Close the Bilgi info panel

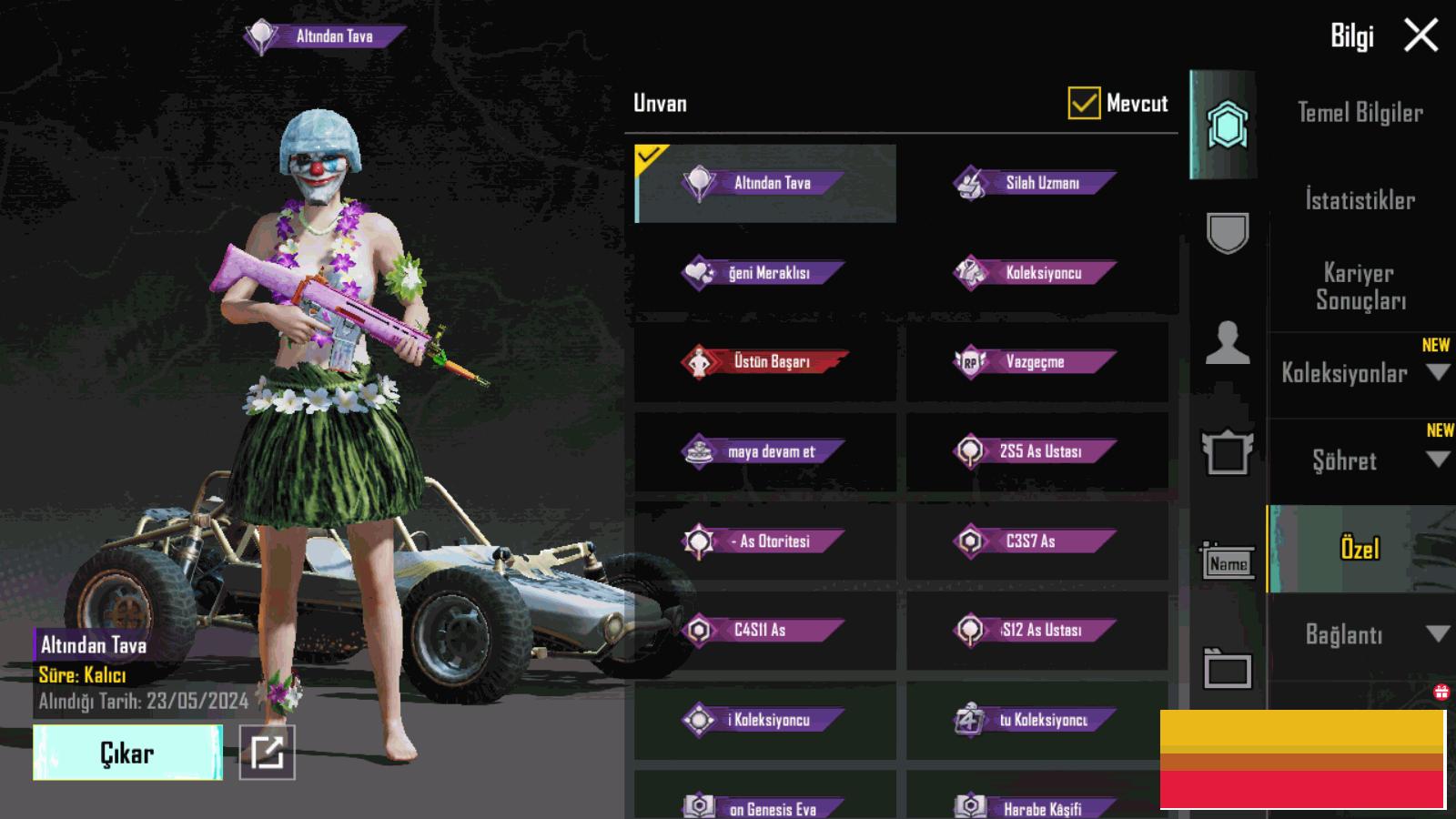coord(1421,36)
